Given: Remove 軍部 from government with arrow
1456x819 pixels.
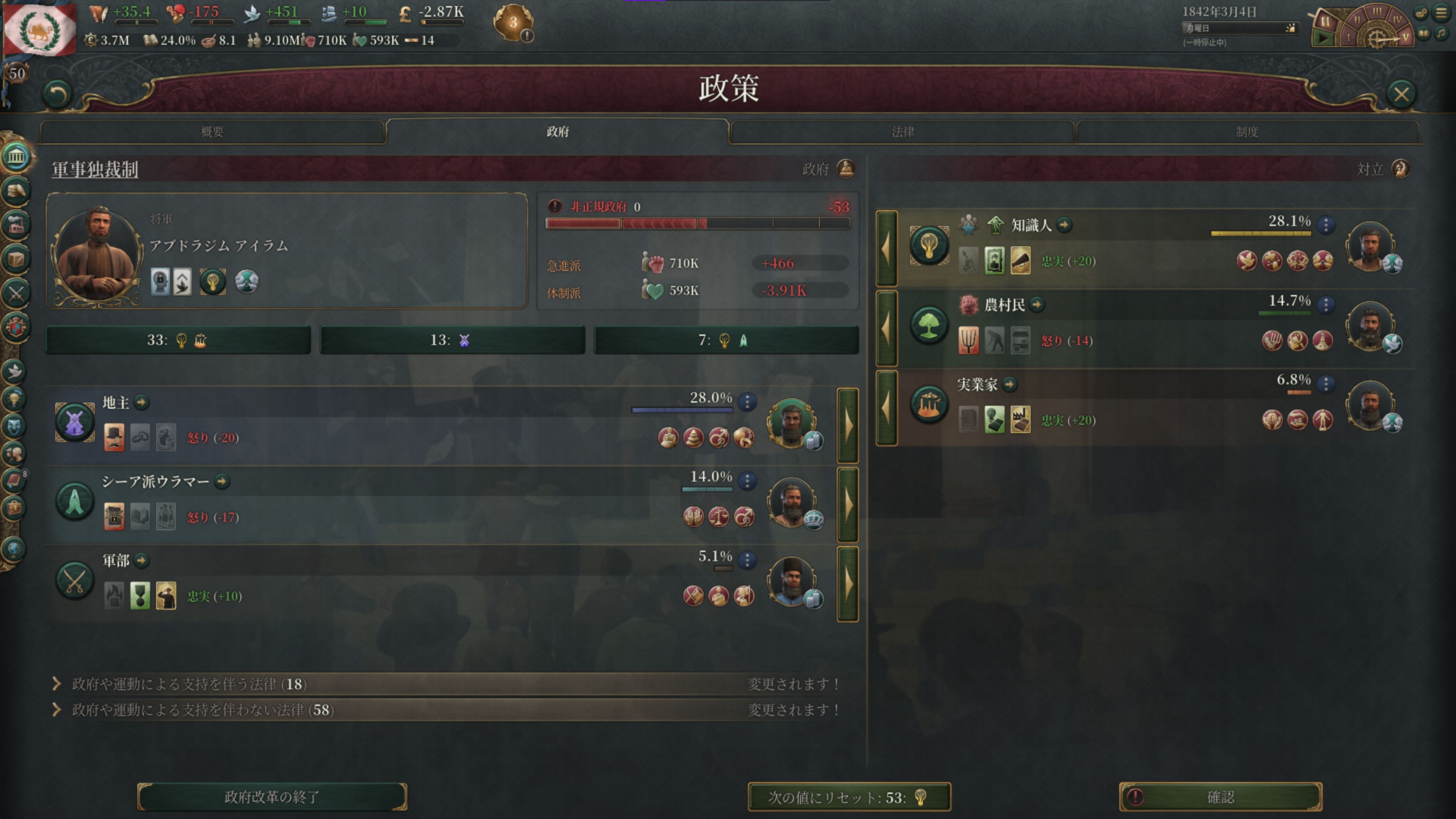Looking at the screenshot, I should (848, 584).
